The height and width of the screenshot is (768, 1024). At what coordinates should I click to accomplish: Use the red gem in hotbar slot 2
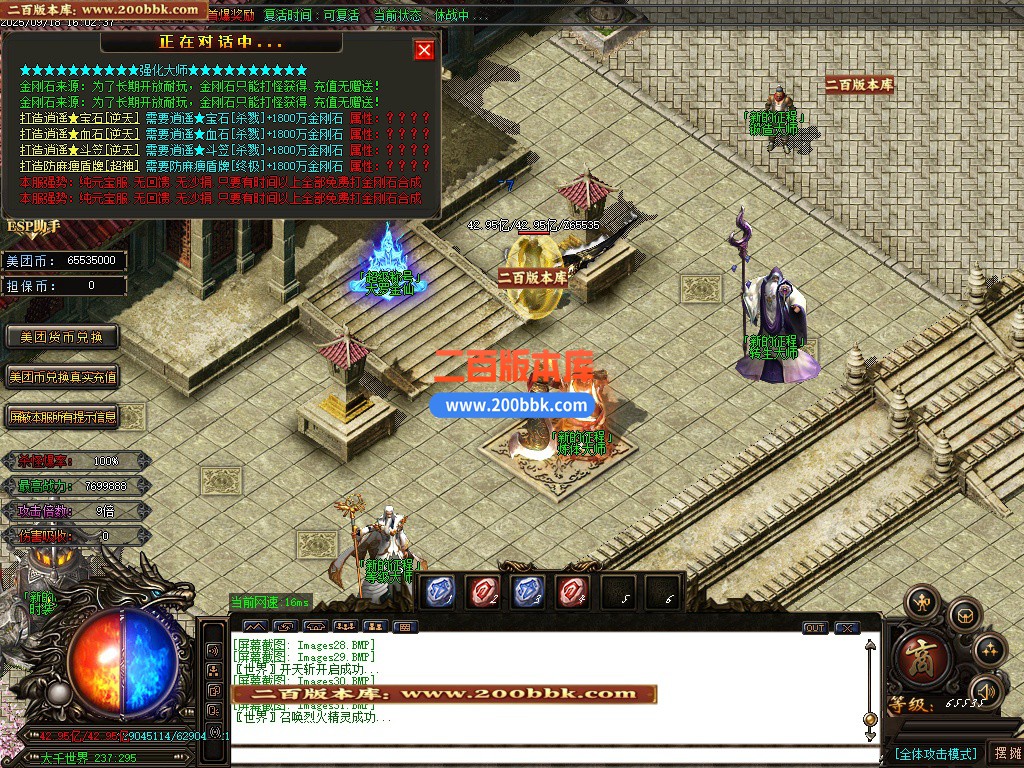[x=485, y=592]
